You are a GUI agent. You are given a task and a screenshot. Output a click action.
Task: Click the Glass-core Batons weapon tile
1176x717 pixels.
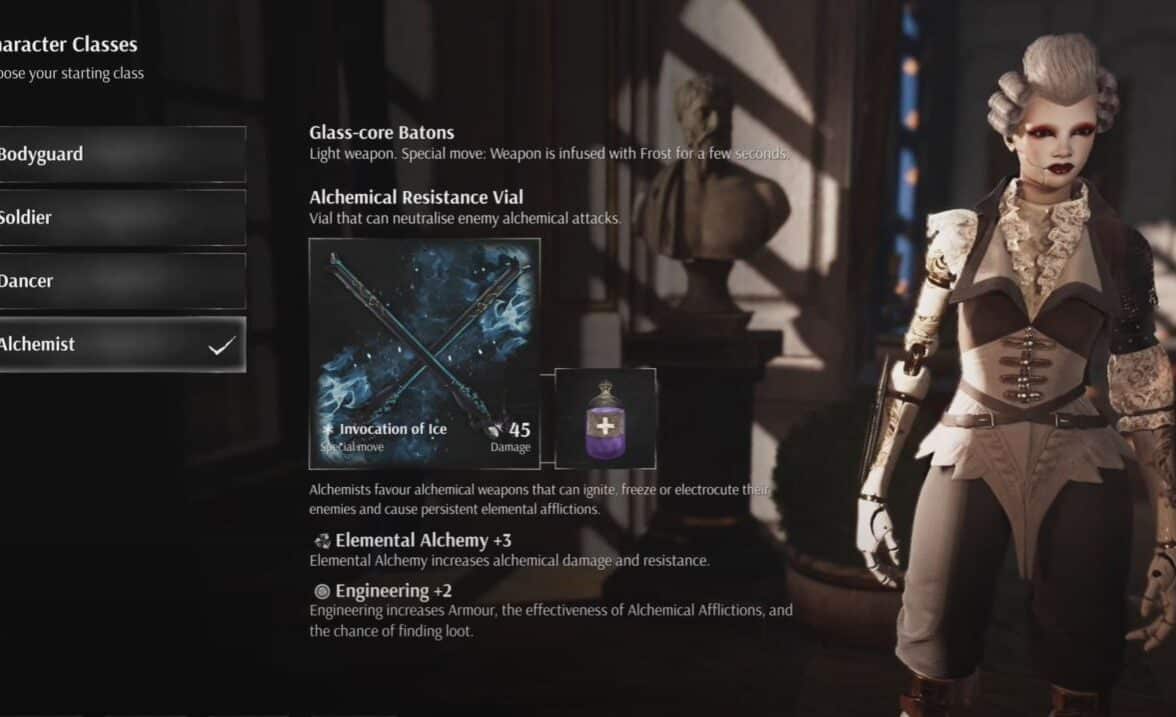[x=425, y=353]
